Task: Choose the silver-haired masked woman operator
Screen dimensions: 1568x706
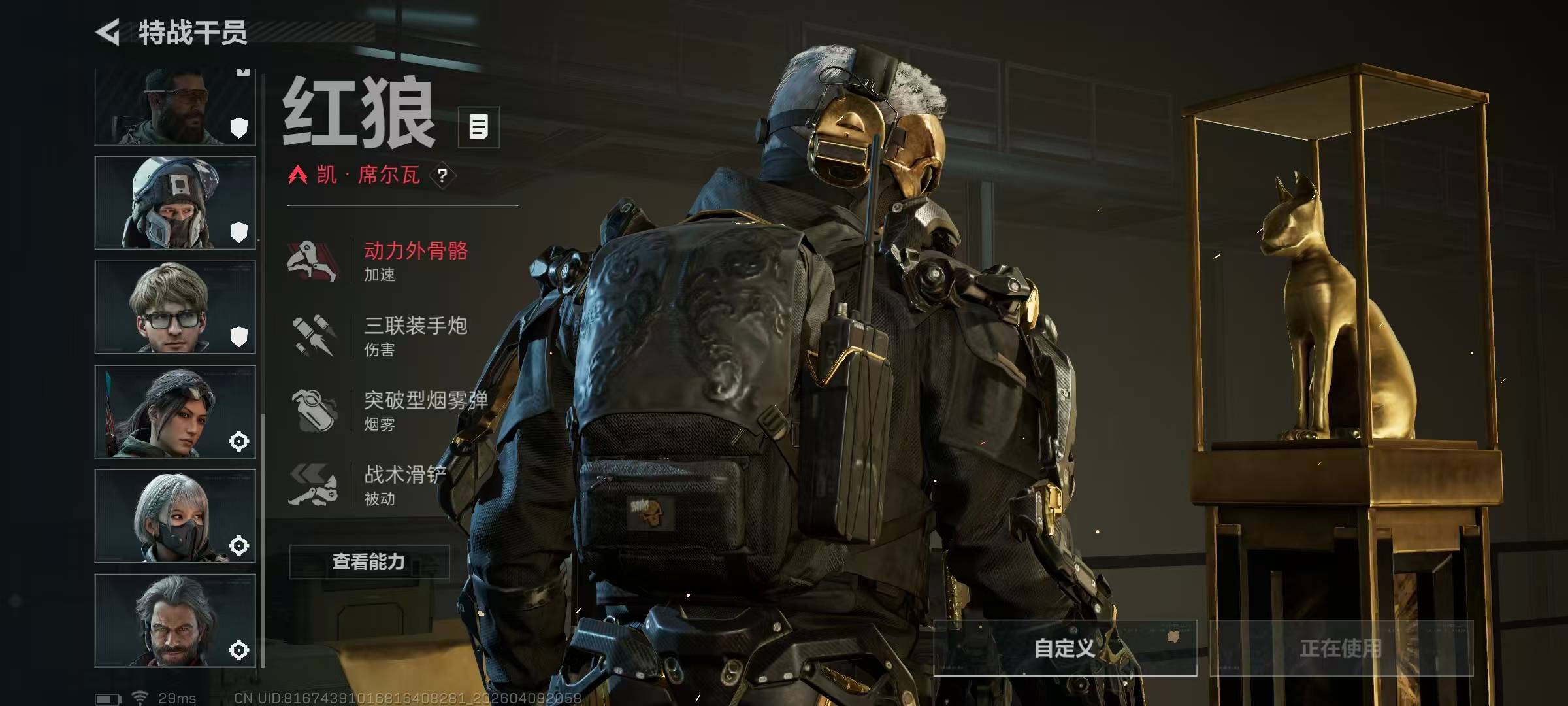Action: 174,516
